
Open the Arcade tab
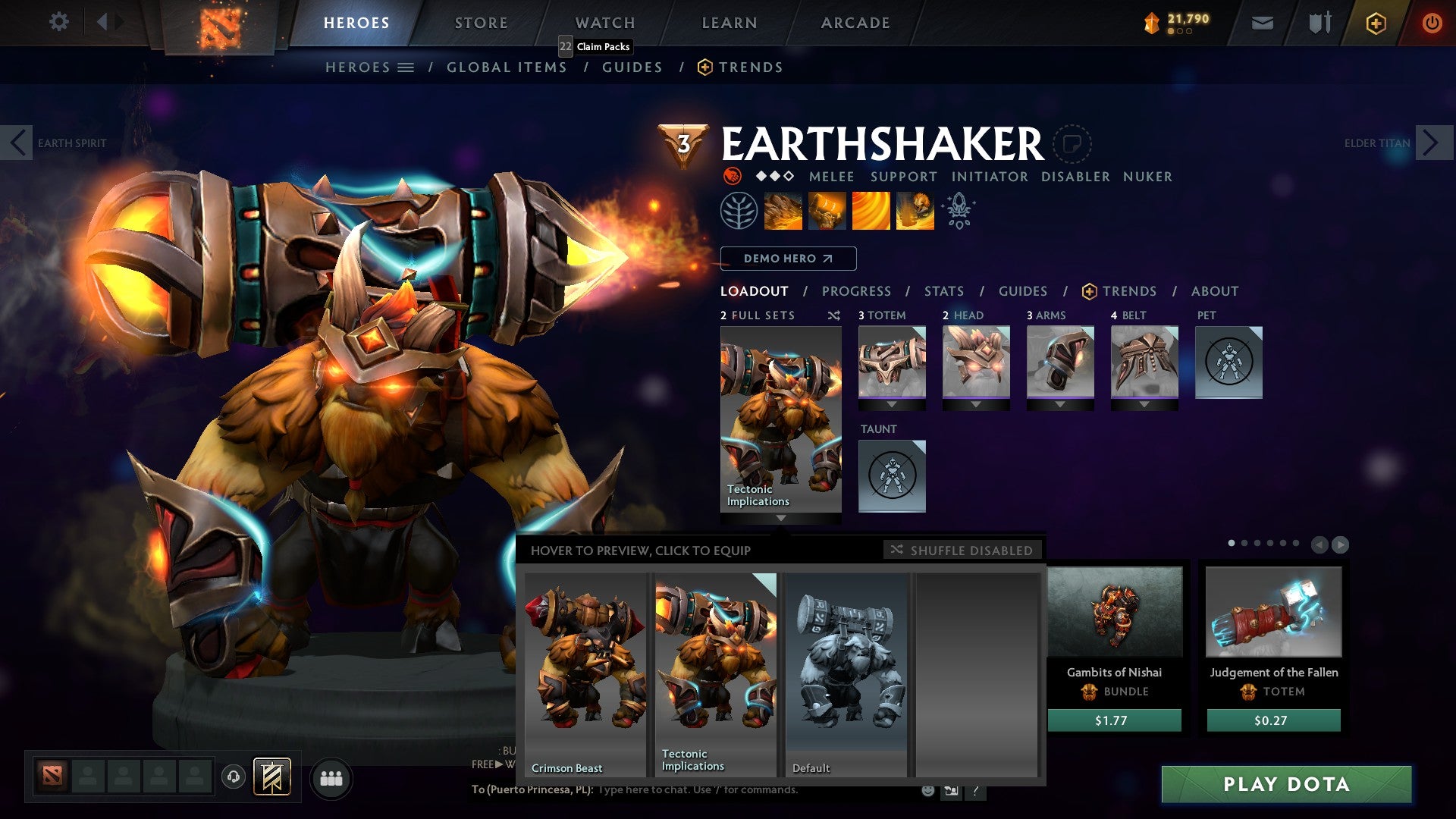tap(855, 23)
